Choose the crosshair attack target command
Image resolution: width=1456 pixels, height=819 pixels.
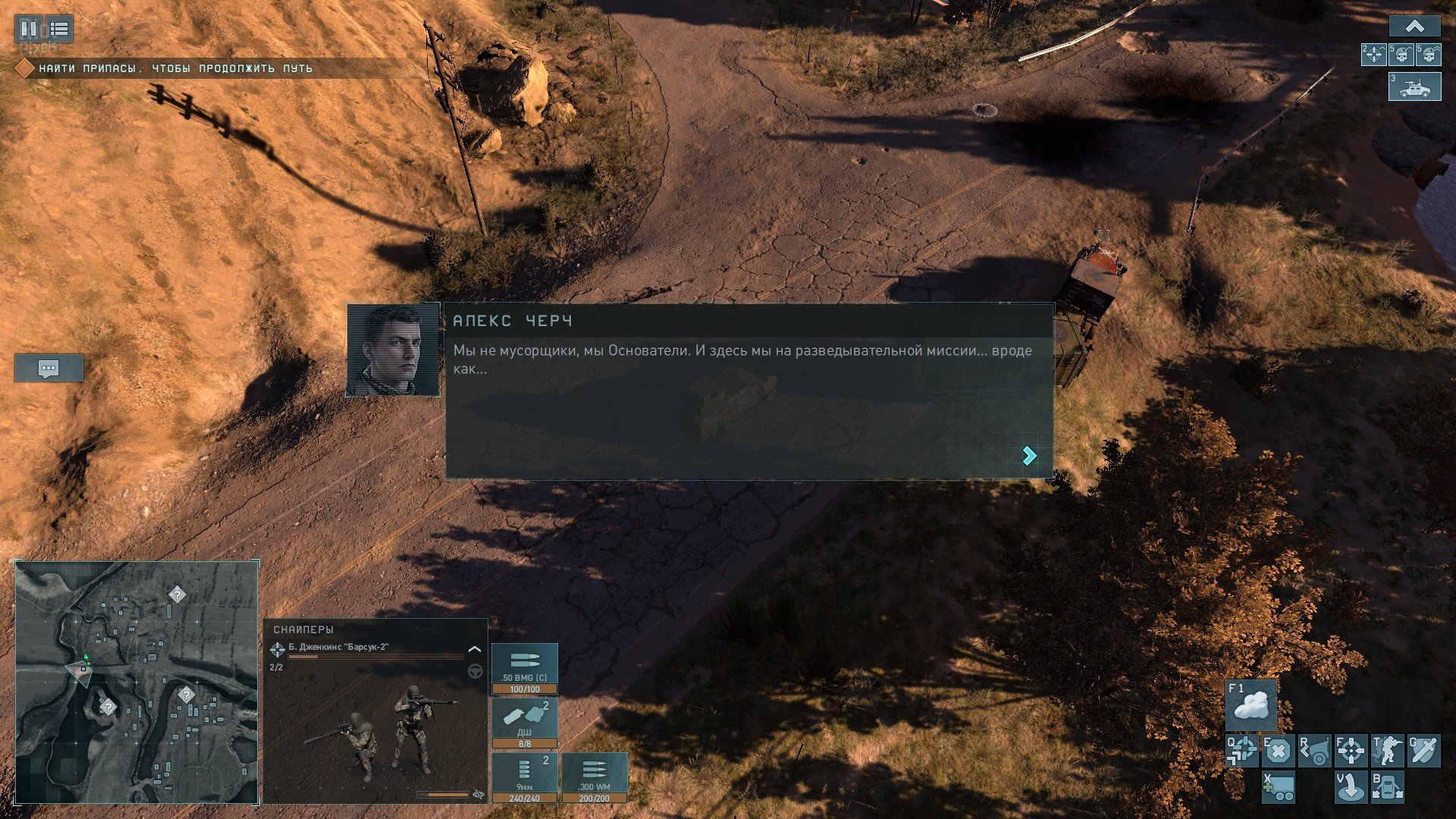1351,751
